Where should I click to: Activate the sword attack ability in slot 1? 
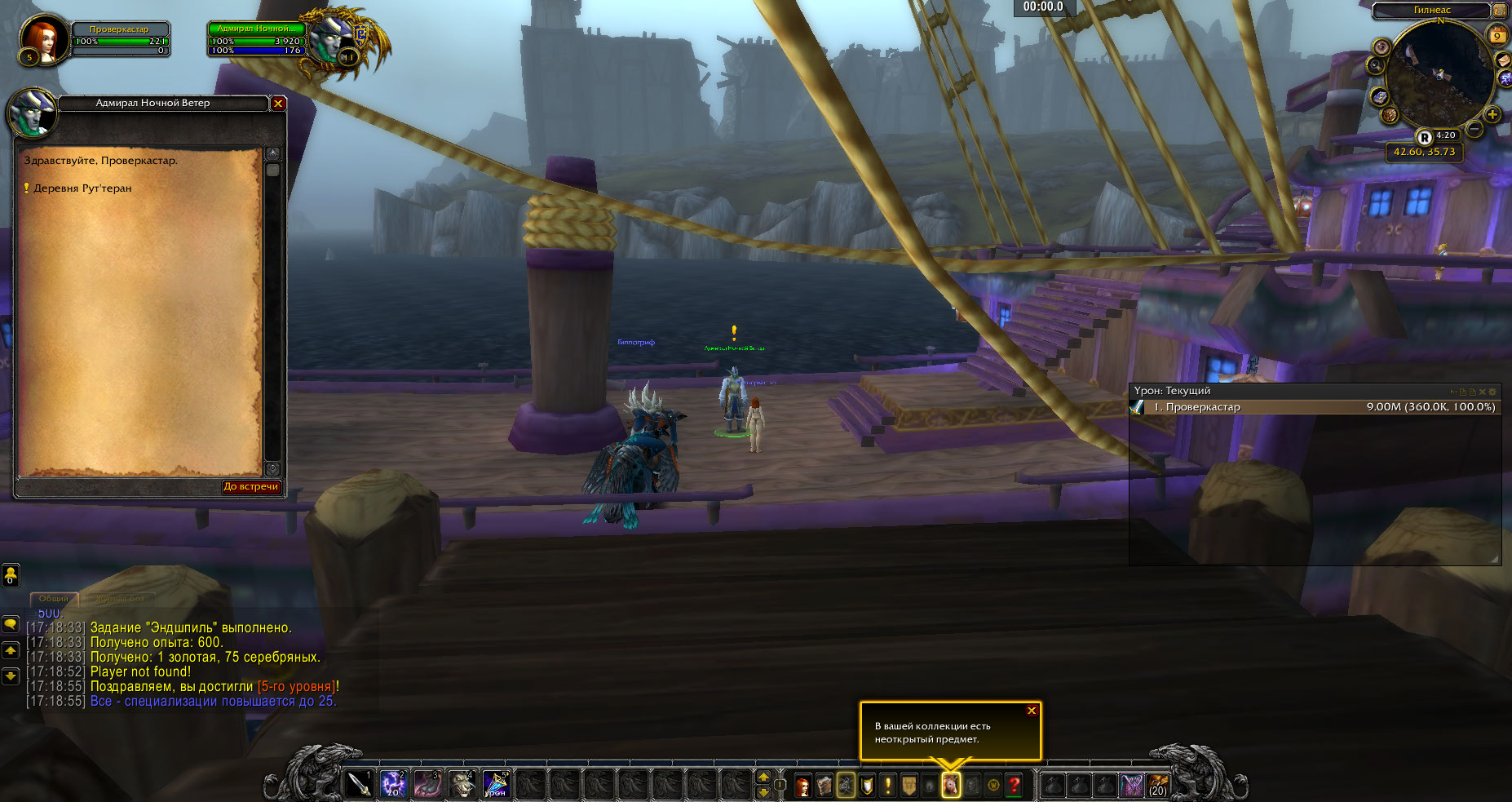[x=360, y=784]
